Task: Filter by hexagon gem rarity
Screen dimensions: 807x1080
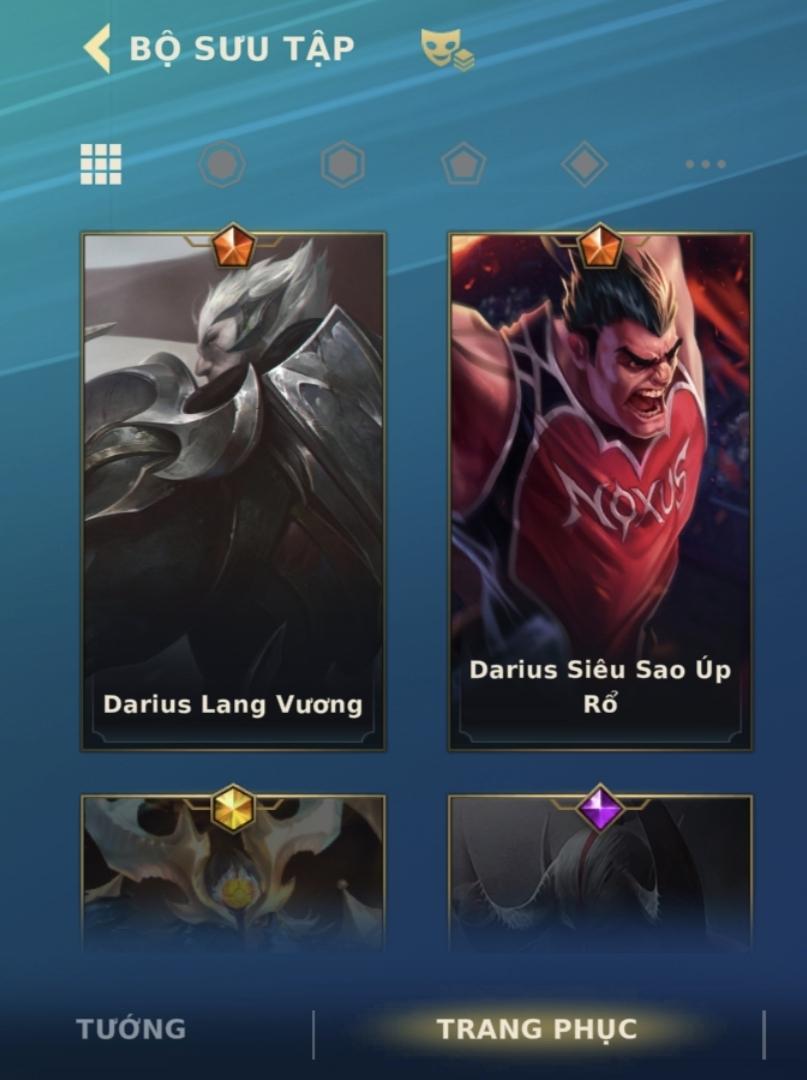Action: click(343, 164)
